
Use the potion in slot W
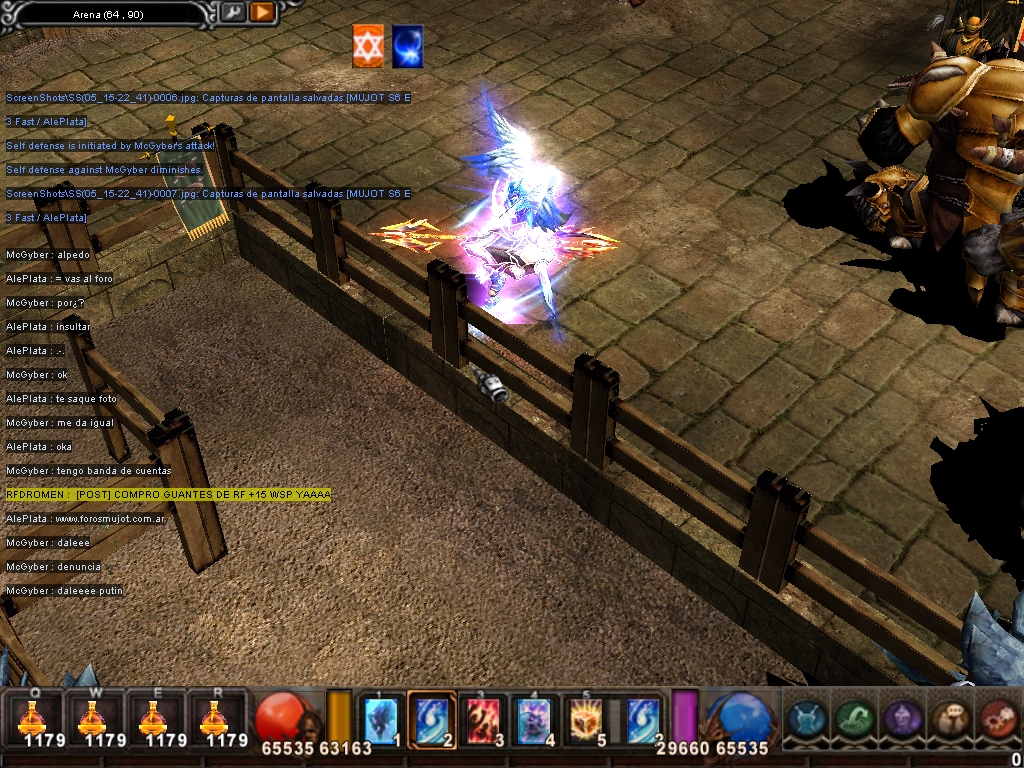pos(93,717)
